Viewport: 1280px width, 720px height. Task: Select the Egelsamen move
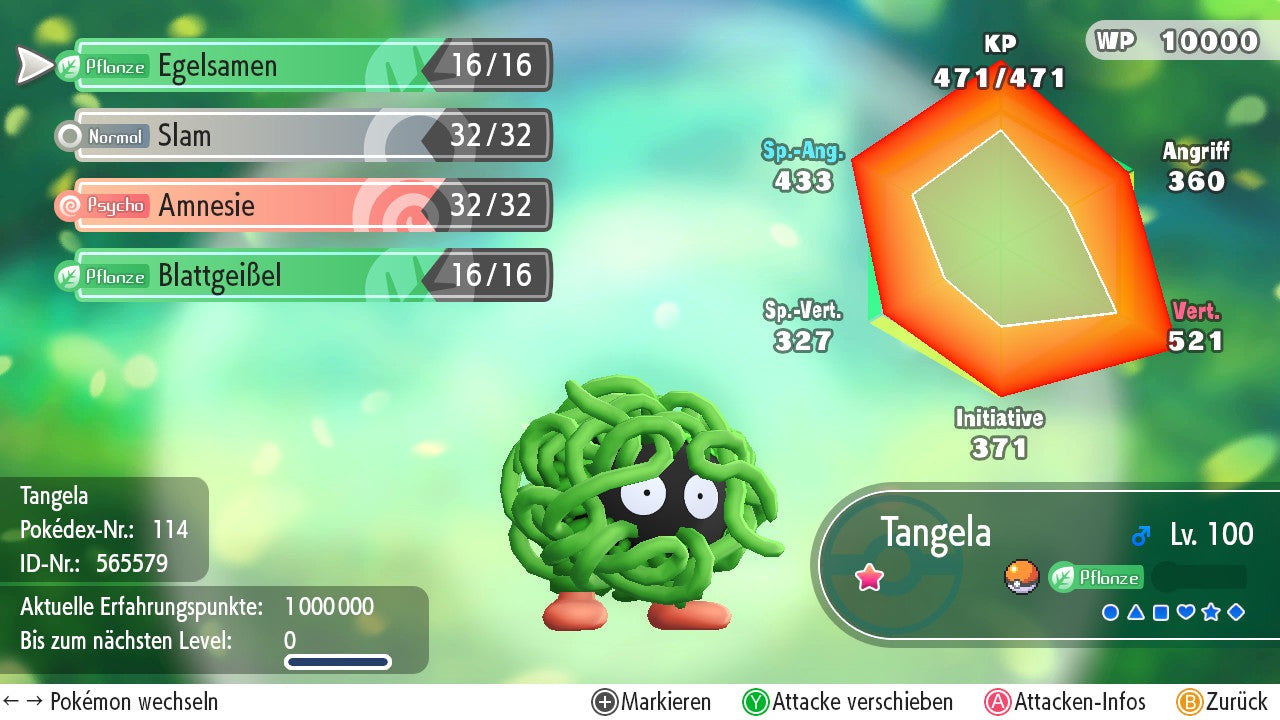[310, 66]
